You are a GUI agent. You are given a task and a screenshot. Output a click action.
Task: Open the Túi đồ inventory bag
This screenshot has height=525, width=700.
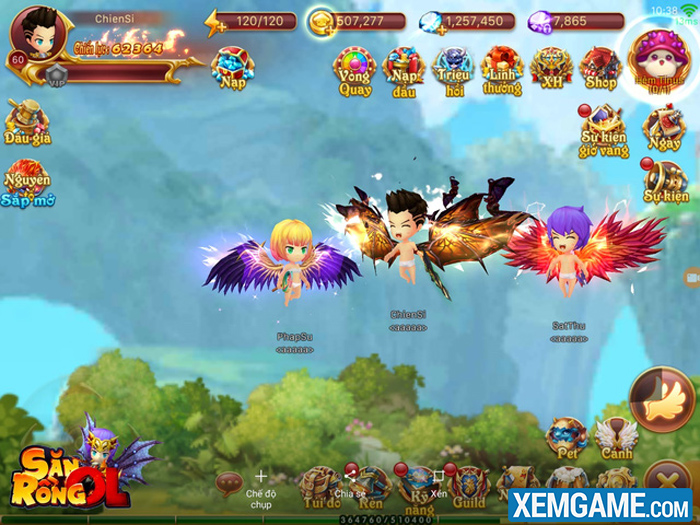[320, 485]
